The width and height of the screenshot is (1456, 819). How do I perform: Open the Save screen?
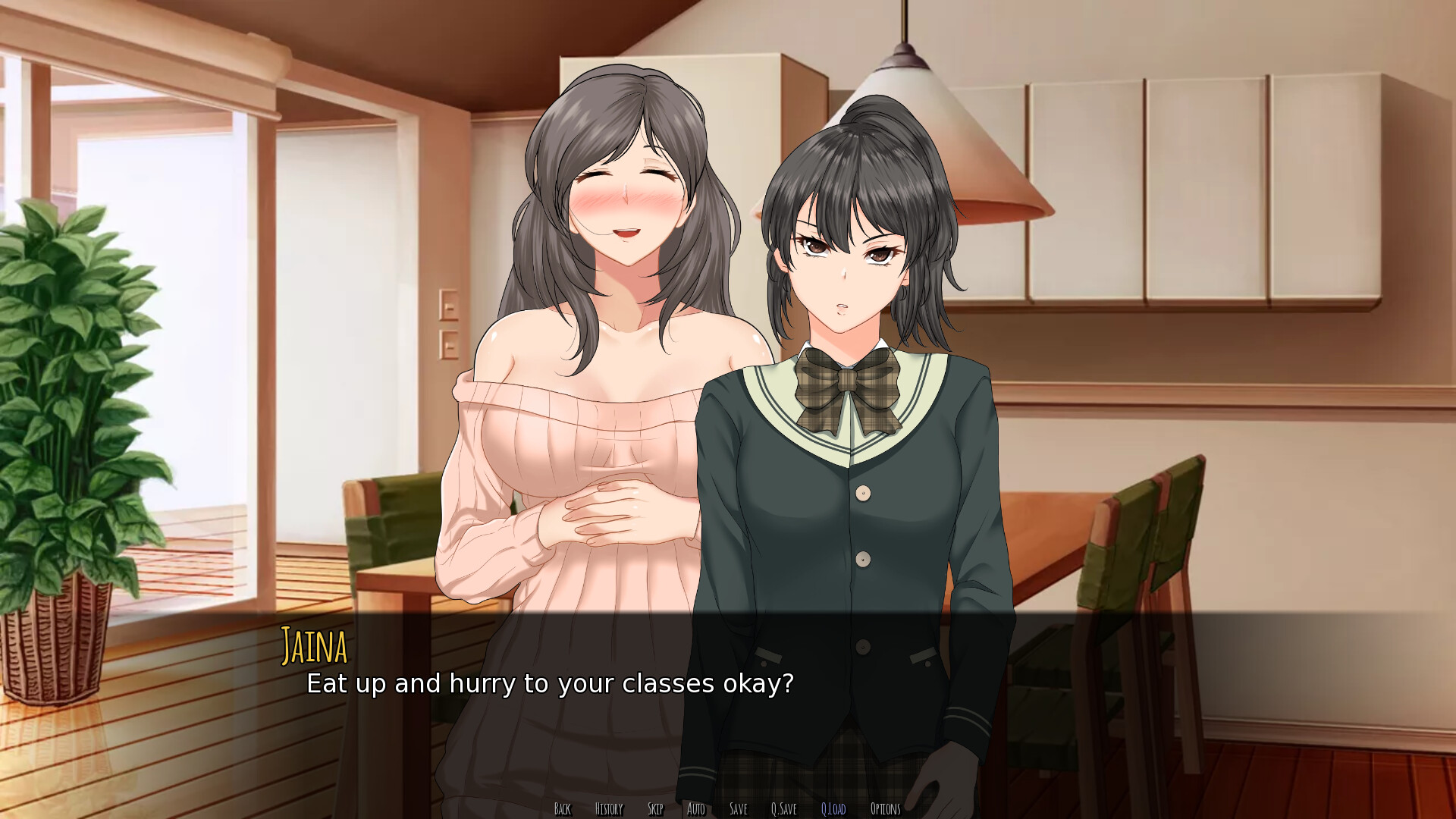[738, 809]
